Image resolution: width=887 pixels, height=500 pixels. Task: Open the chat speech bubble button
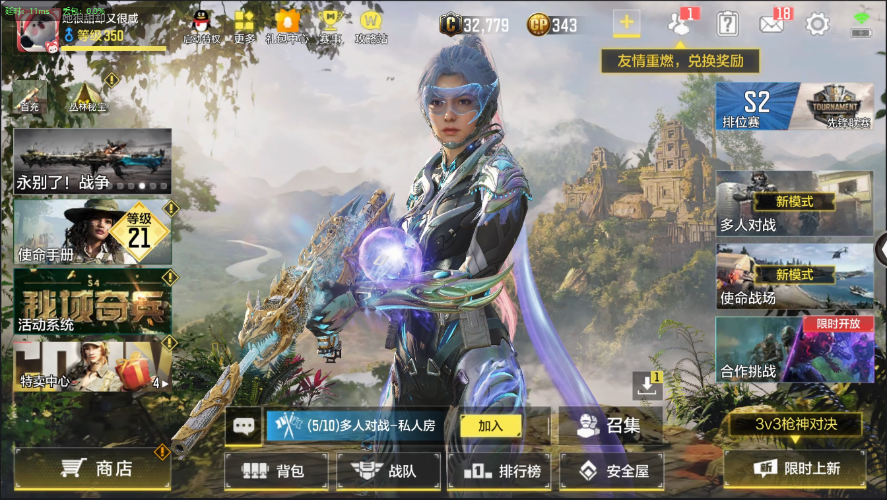(x=243, y=425)
